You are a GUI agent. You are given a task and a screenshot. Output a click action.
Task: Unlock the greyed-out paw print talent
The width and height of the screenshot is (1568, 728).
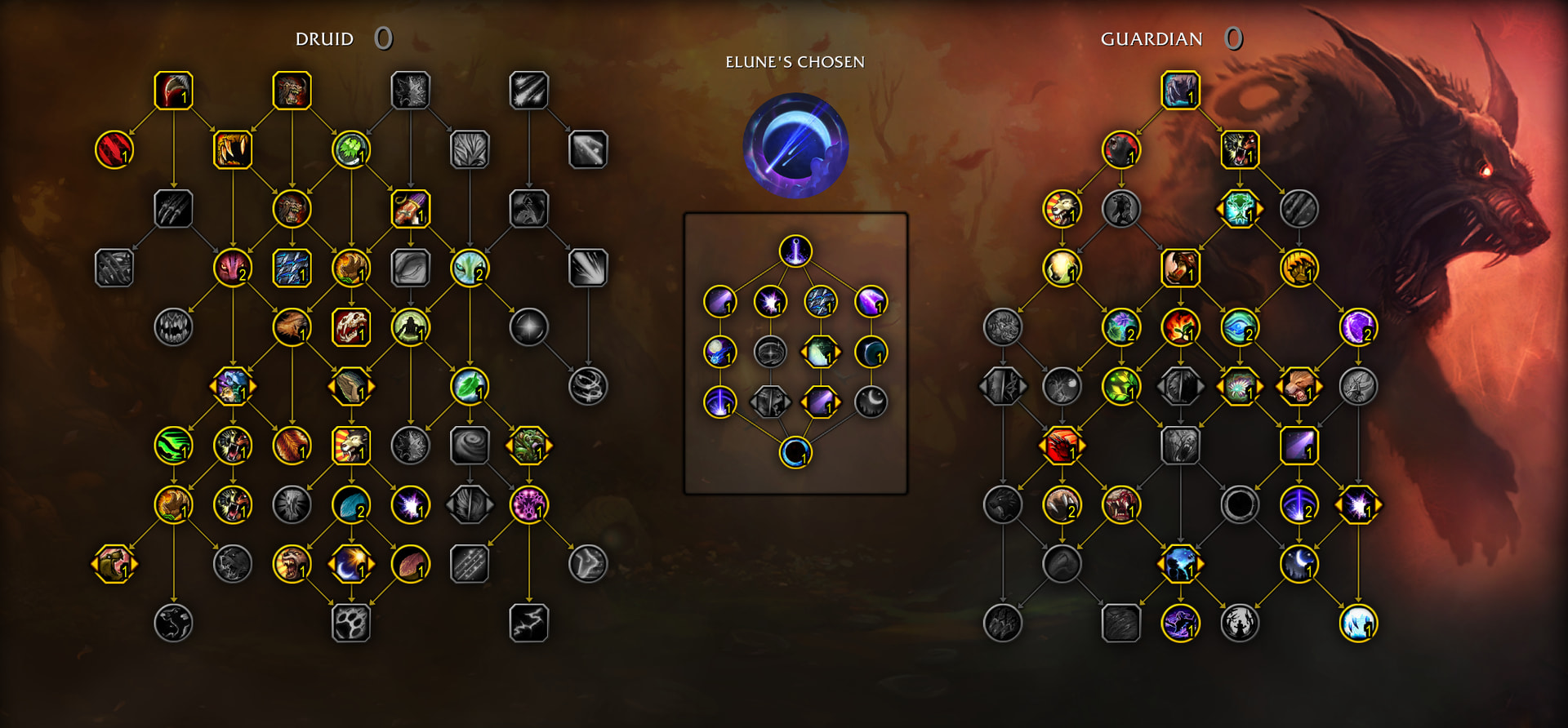pos(351,624)
